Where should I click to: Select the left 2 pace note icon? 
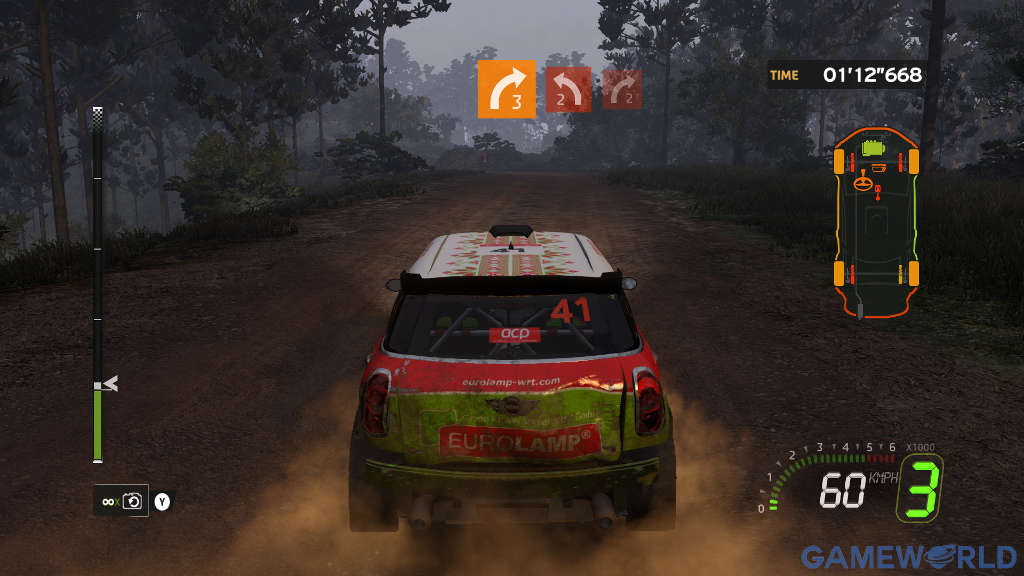tap(567, 89)
